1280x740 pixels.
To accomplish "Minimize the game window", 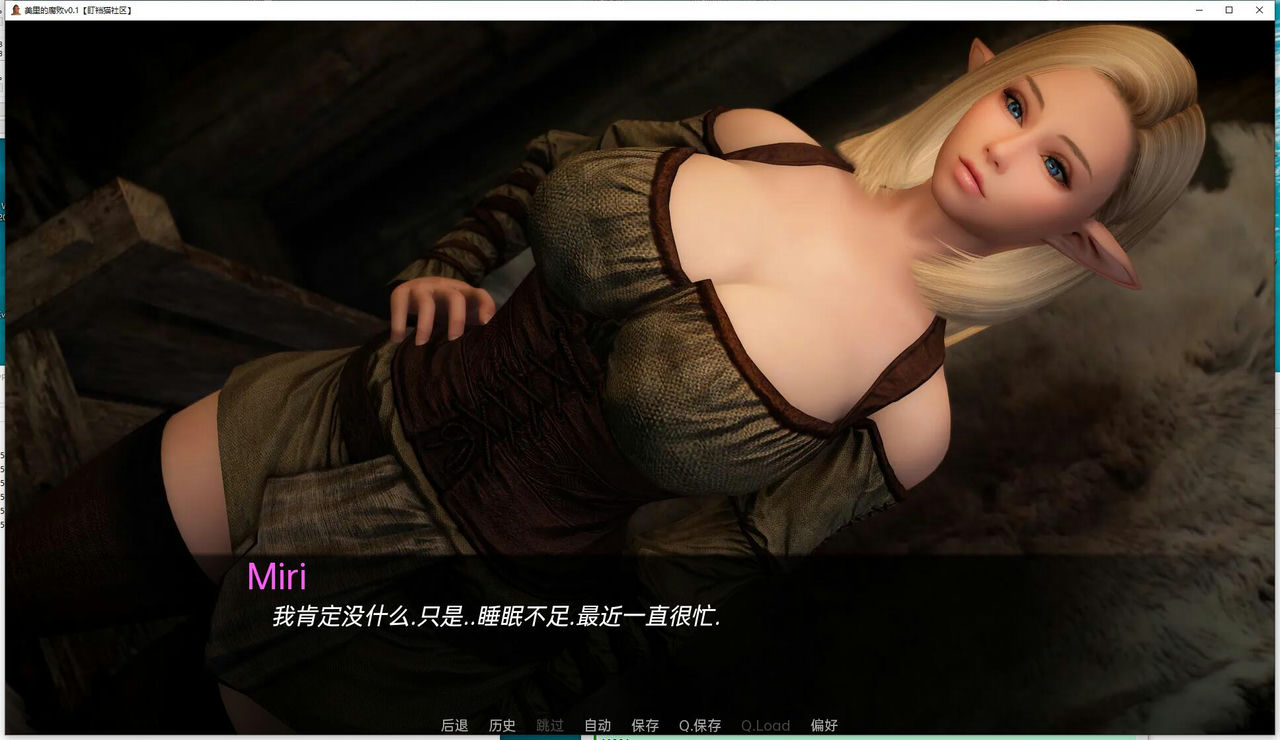I will tap(1198, 9).
